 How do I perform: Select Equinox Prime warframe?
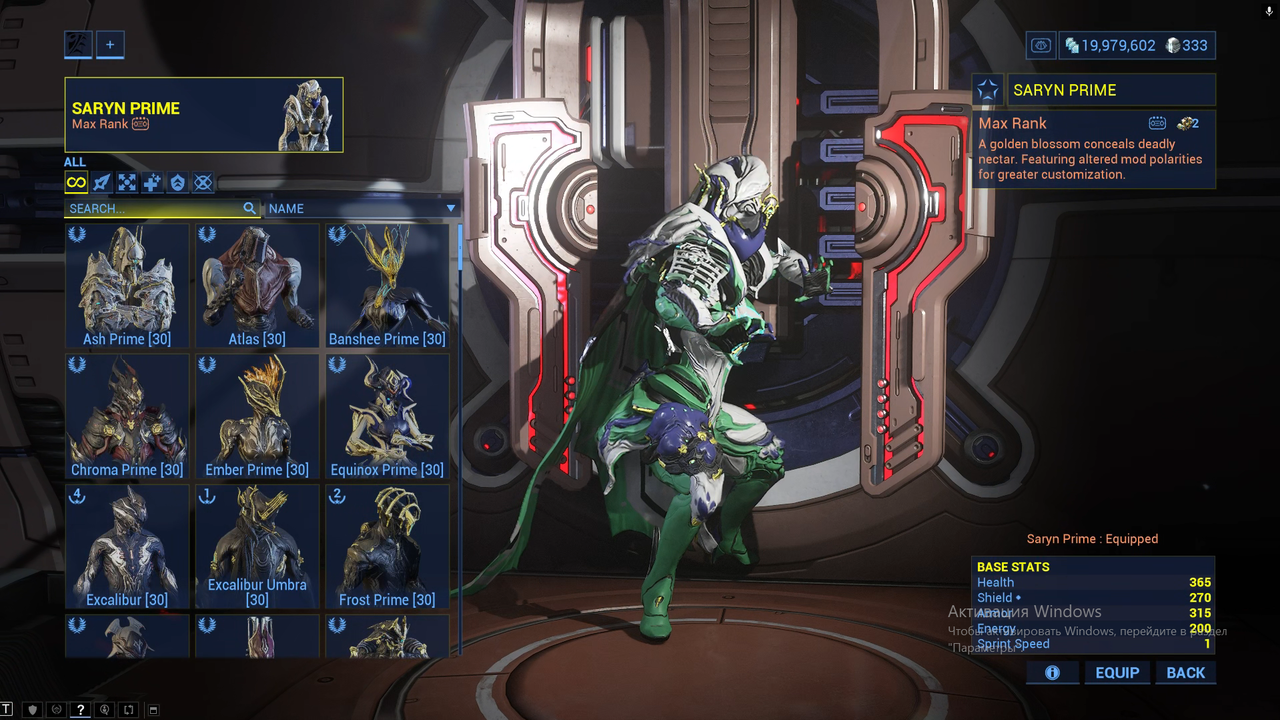coord(387,416)
